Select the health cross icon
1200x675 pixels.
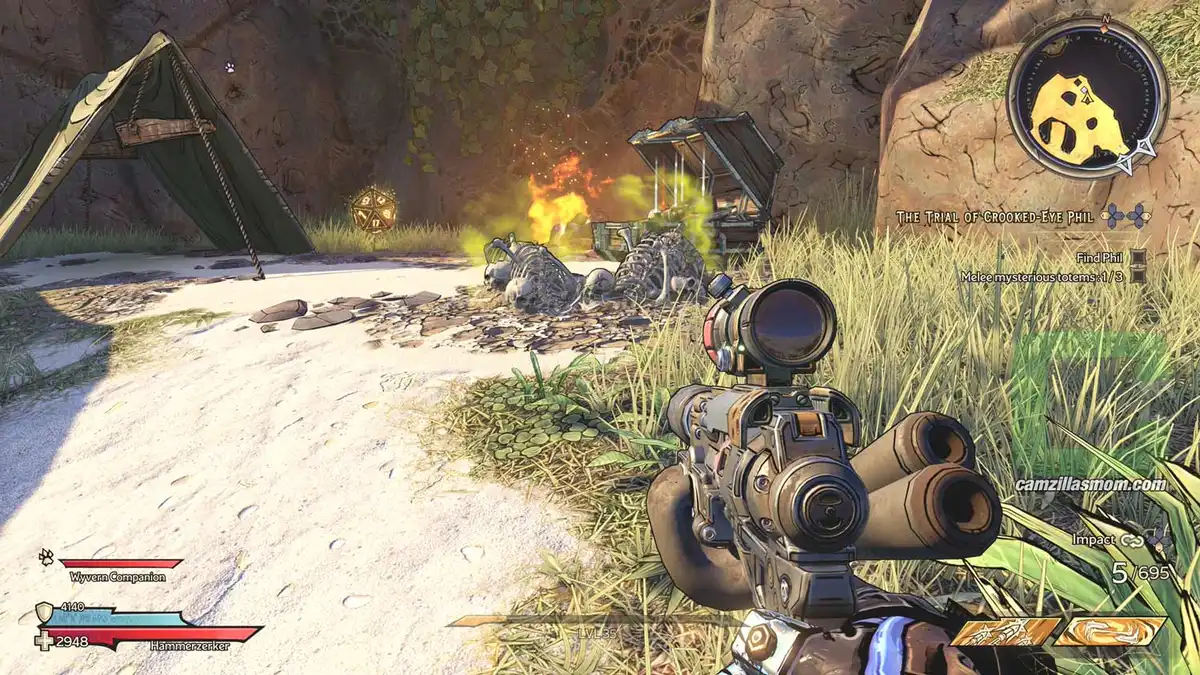[44, 640]
